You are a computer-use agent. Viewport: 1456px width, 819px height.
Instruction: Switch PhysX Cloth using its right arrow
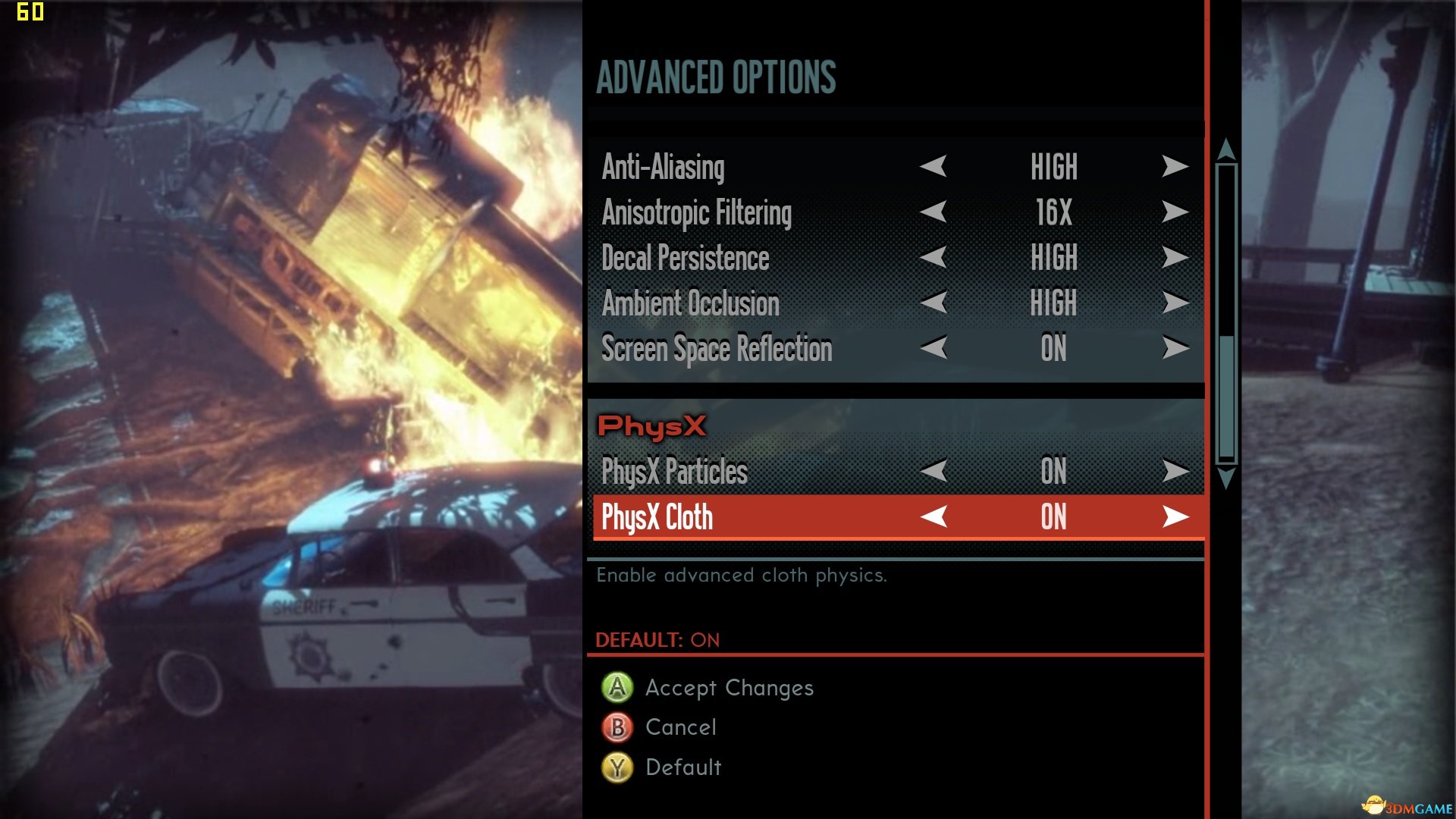(x=1174, y=517)
